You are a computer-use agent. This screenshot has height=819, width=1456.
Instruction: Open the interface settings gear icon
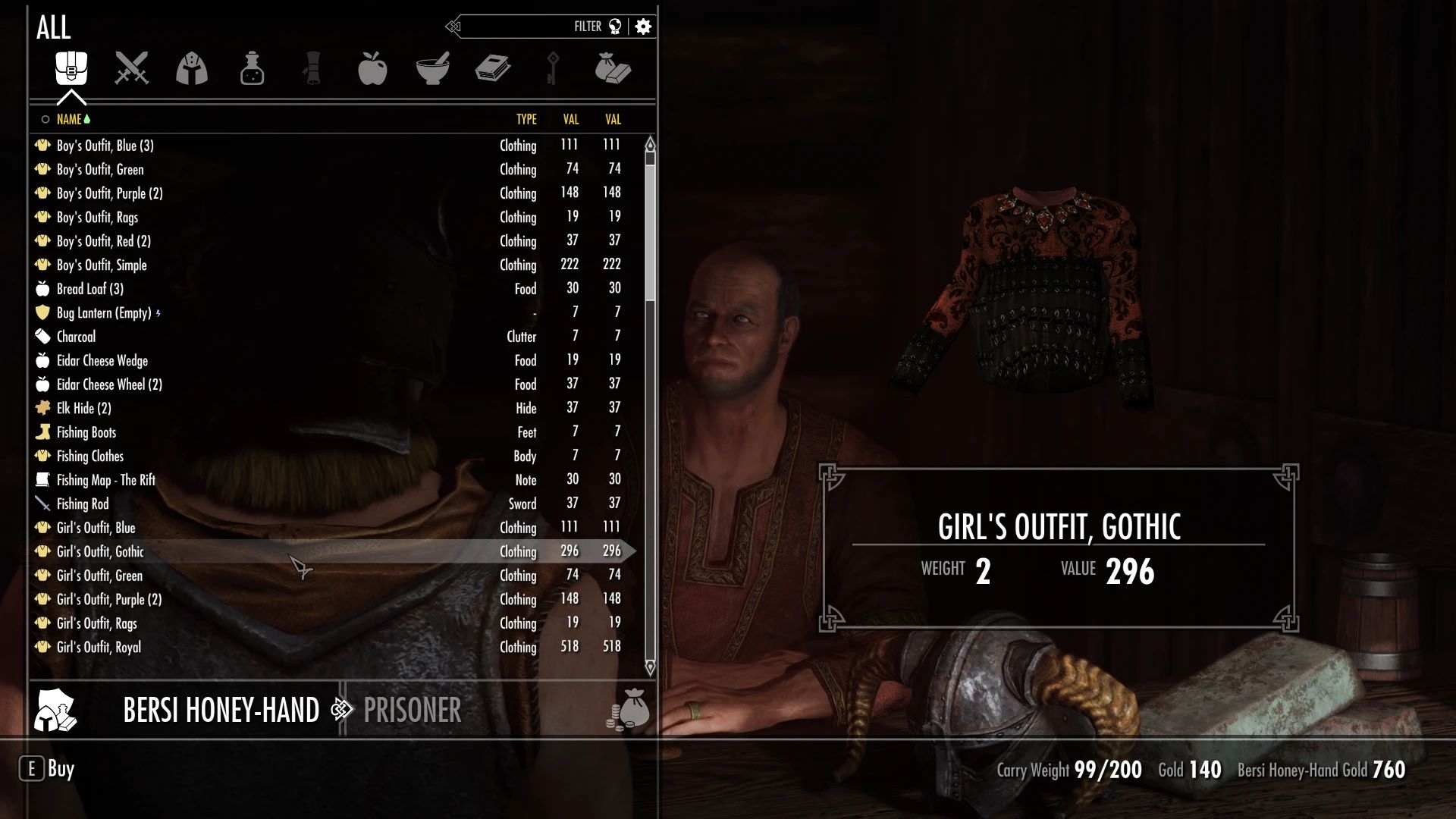(x=643, y=26)
